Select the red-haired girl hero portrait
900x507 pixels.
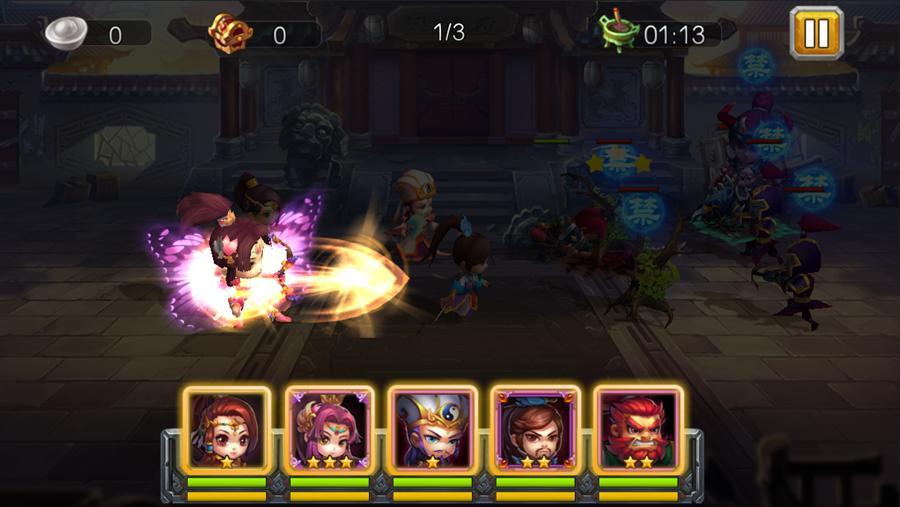226,430
